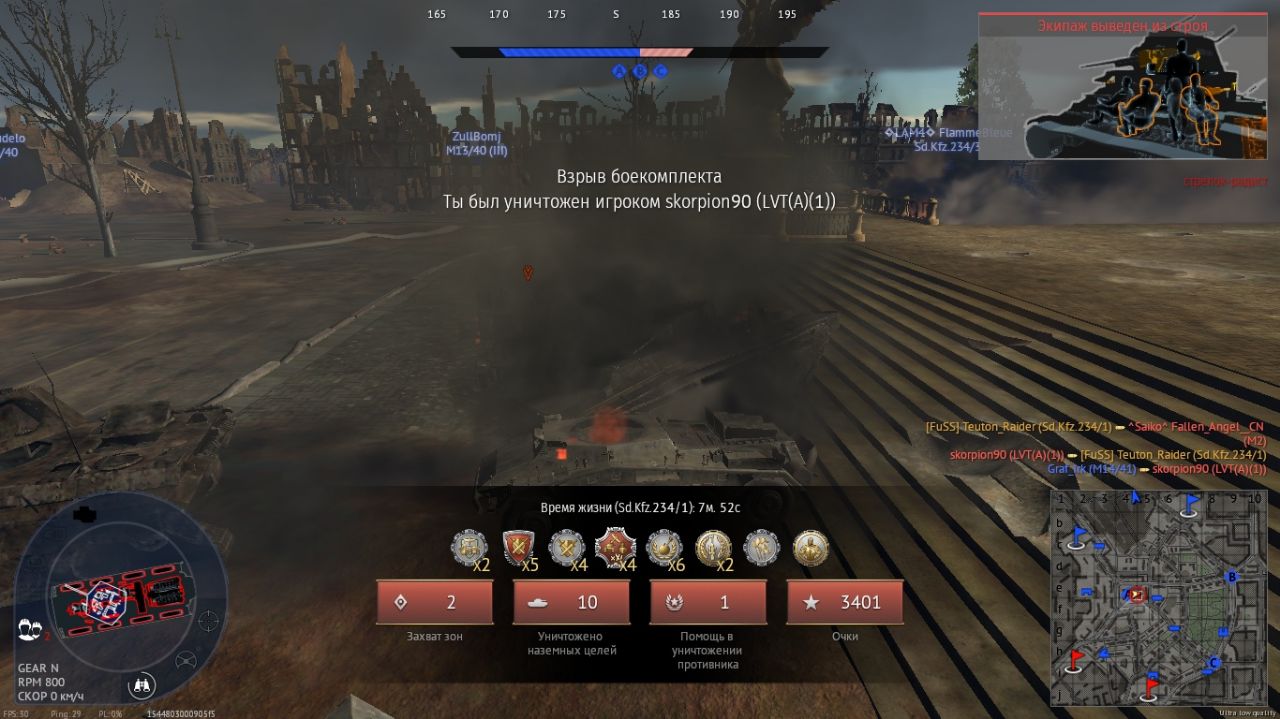This screenshot has width=1280, height=719.
Task: Click the binoculars icon
Action: (x=143, y=684)
